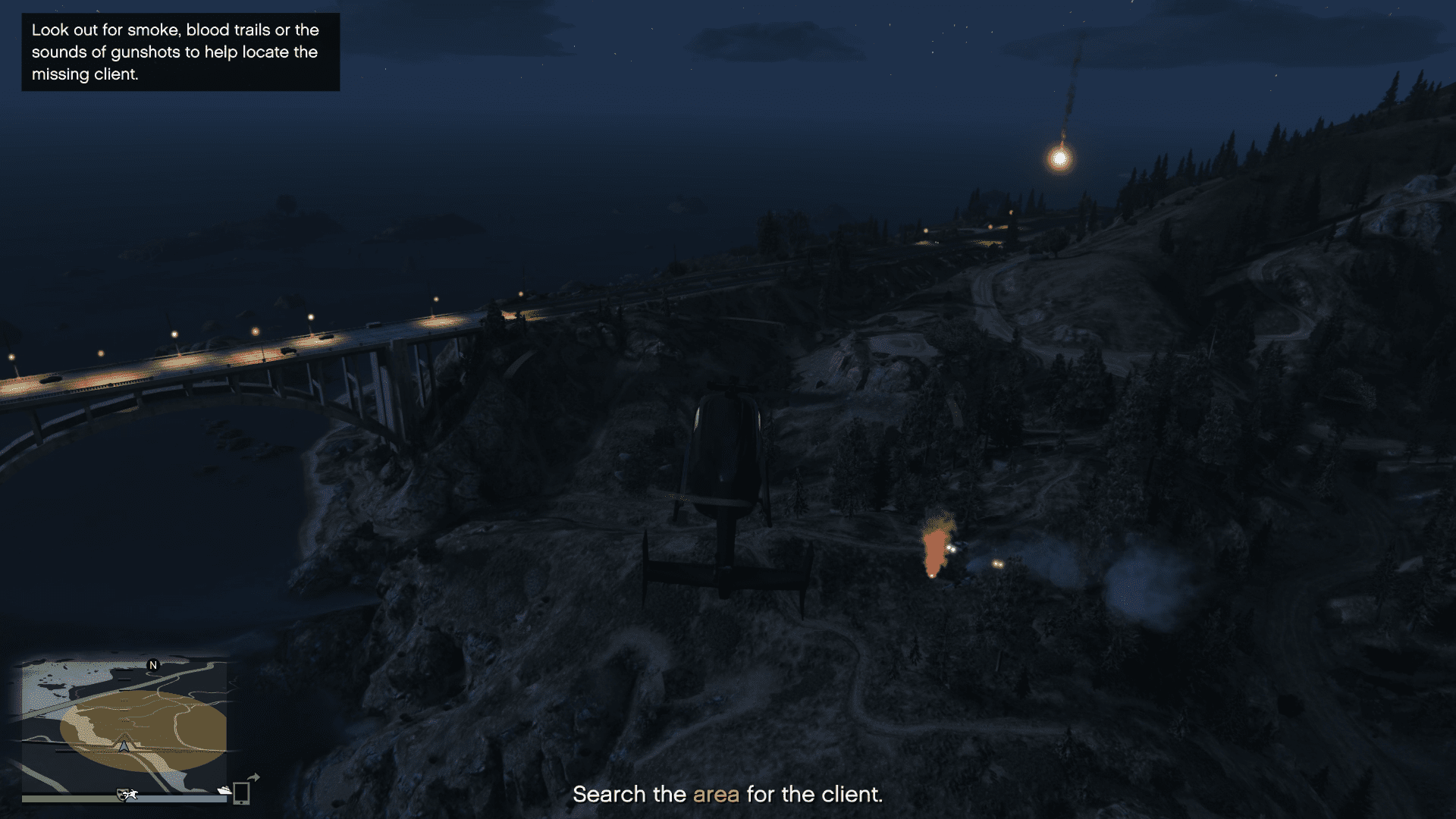The height and width of the screenshot is (819, 1456).
Task: Click the N compass icon on the minimap
Action: [x=153, y=665]
